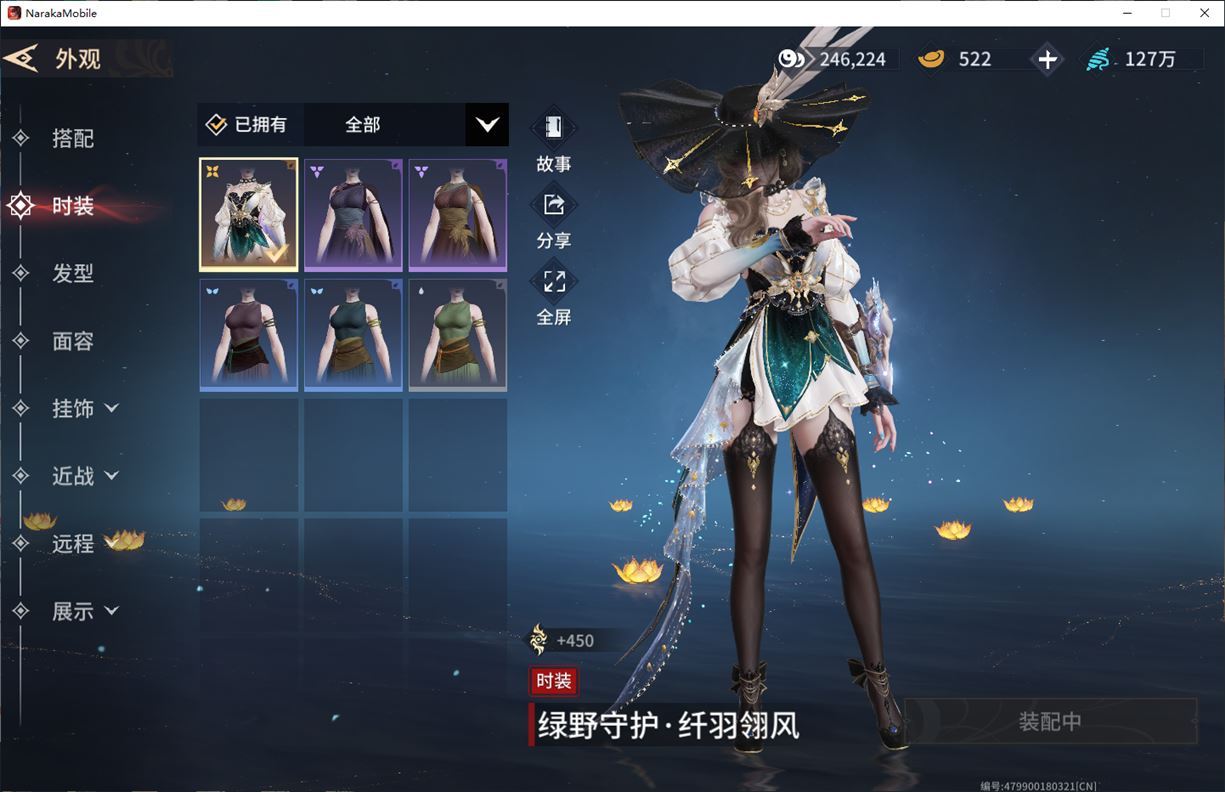Click the 分享 share button
Screen dimensions: 1225x792
[x=553, y=218]
